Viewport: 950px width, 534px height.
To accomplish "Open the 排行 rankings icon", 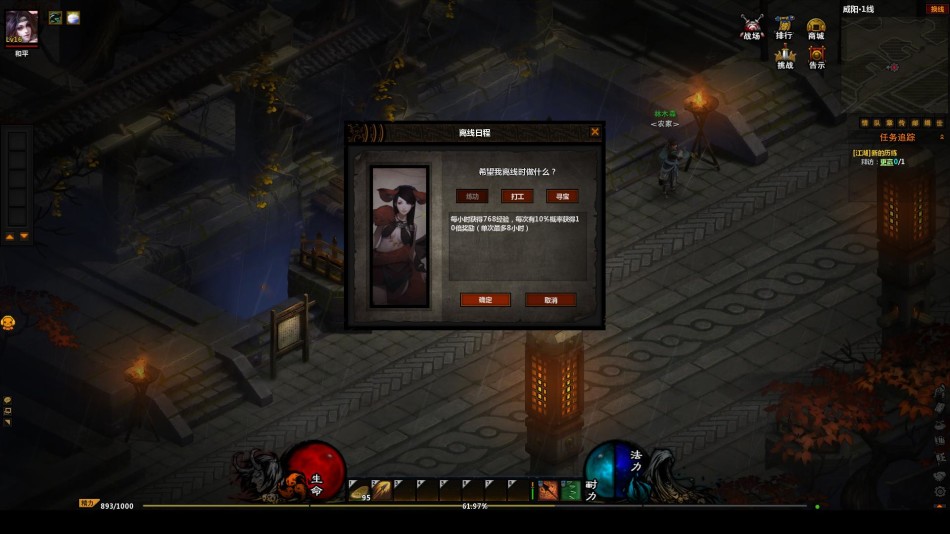I will 784,26.
